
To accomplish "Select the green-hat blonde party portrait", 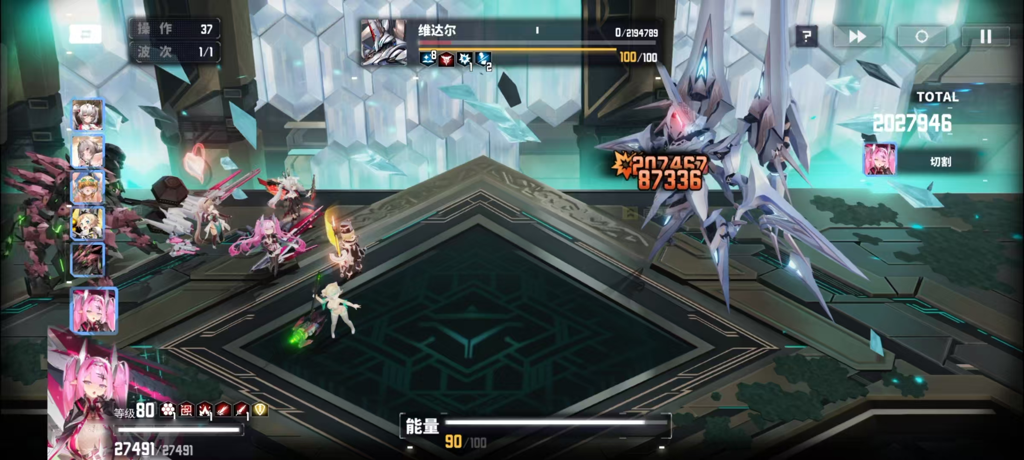I will click(x=88, y=187).
